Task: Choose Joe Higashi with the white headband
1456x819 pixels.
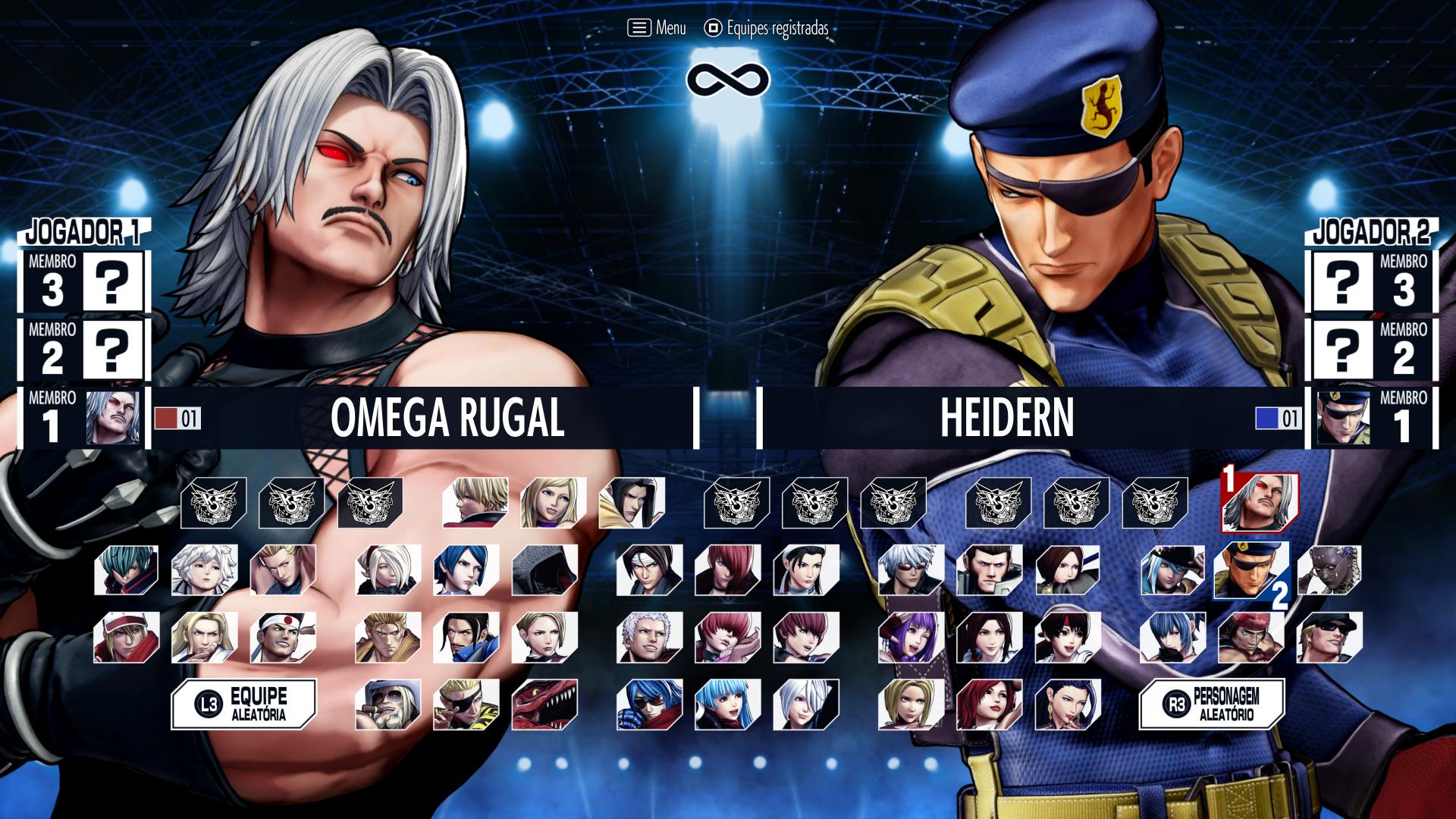Action: click(283, 637)
